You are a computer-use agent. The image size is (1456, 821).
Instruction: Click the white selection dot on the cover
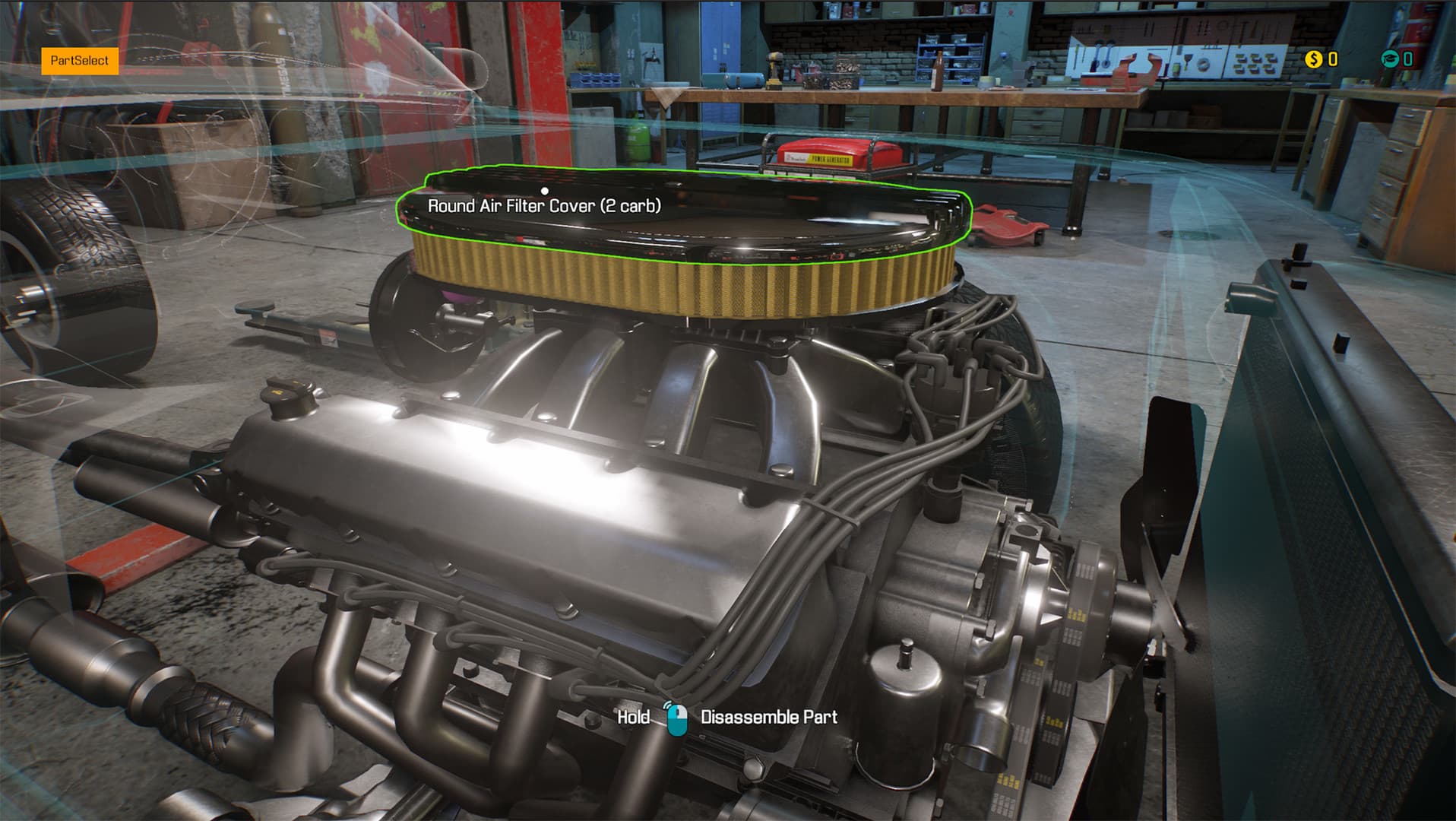544,191
